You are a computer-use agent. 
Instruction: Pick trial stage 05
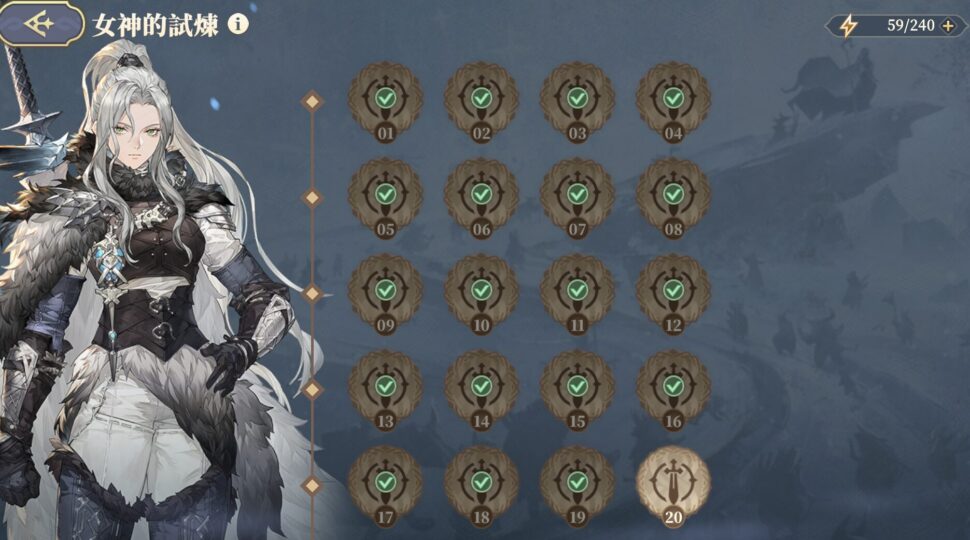point(385,195)
